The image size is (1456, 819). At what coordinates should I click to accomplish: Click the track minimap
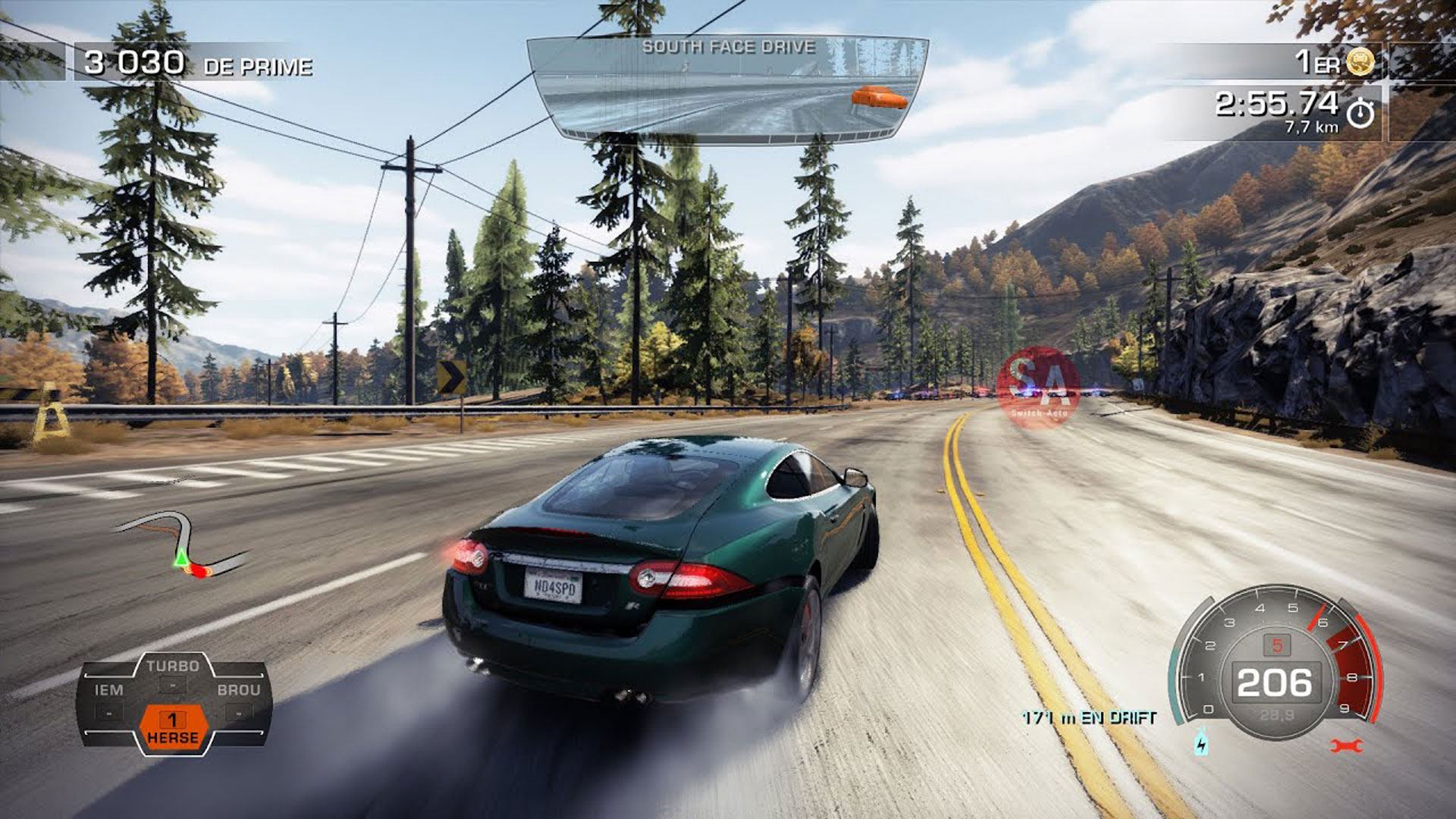[x=182, y=544]
